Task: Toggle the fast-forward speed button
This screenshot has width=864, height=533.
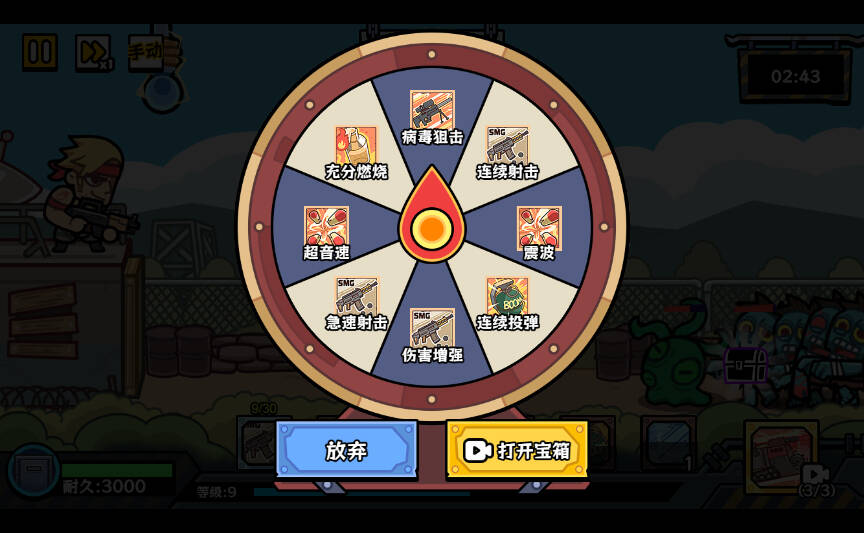Action: tap(93, 52)
